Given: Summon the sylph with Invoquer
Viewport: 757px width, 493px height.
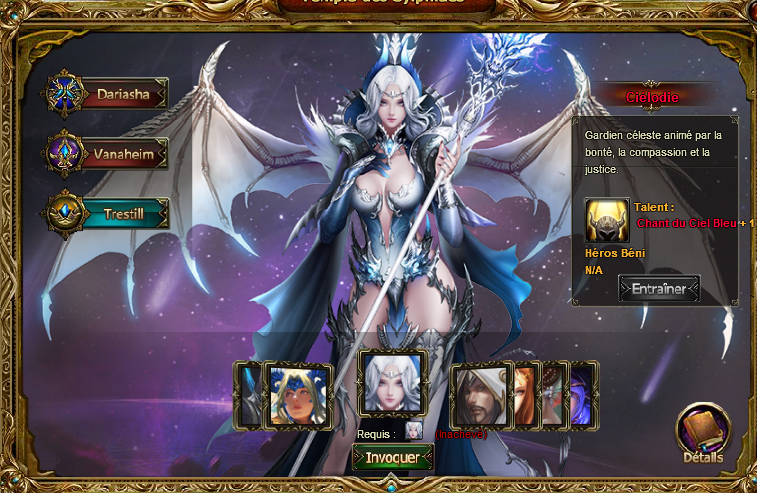Looking at the screenshot, I should [x=393, y=457].
